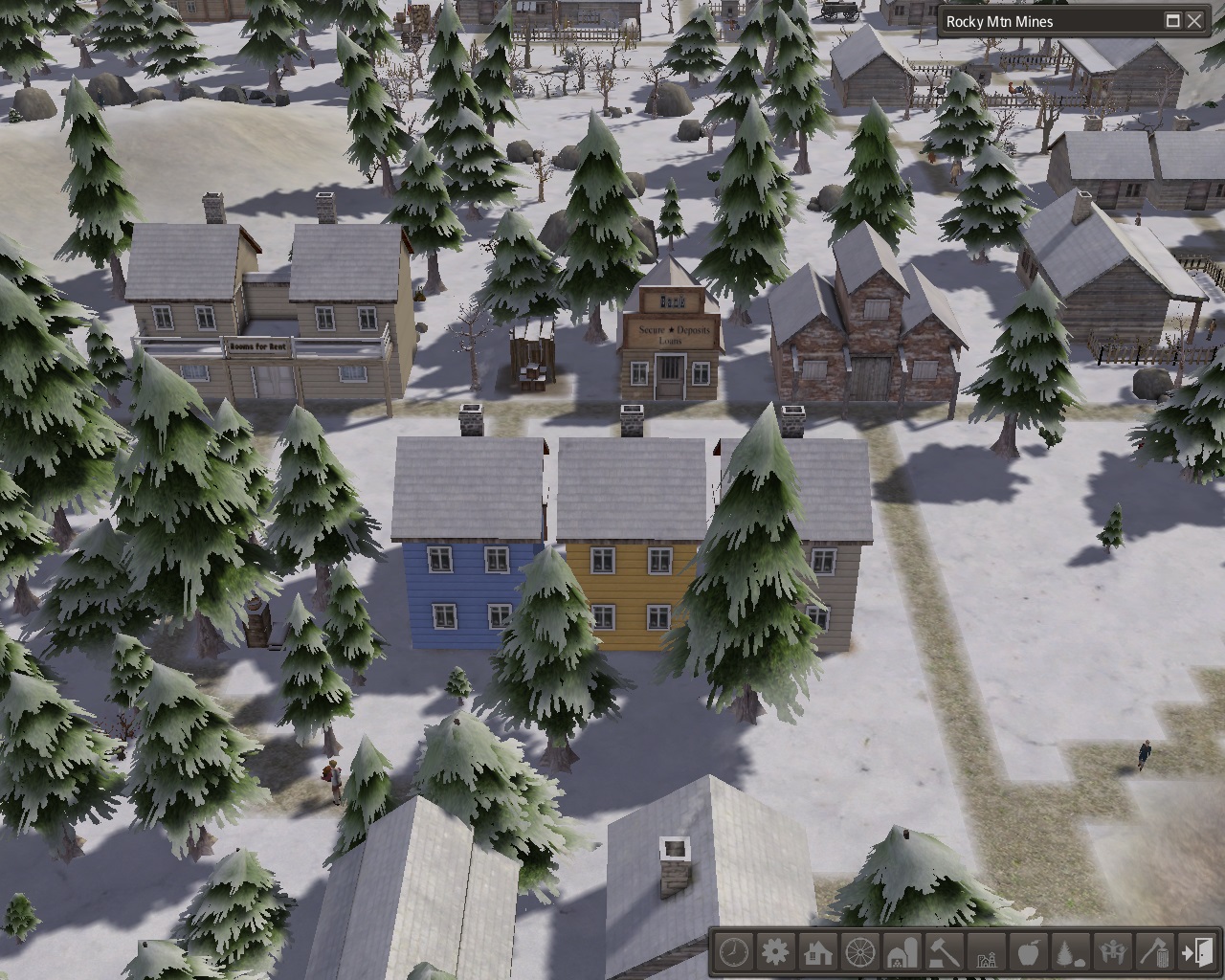Open the axe and log removal menu
Image resolution: width=1225 pixels, height=980 pixels.
1154,952
